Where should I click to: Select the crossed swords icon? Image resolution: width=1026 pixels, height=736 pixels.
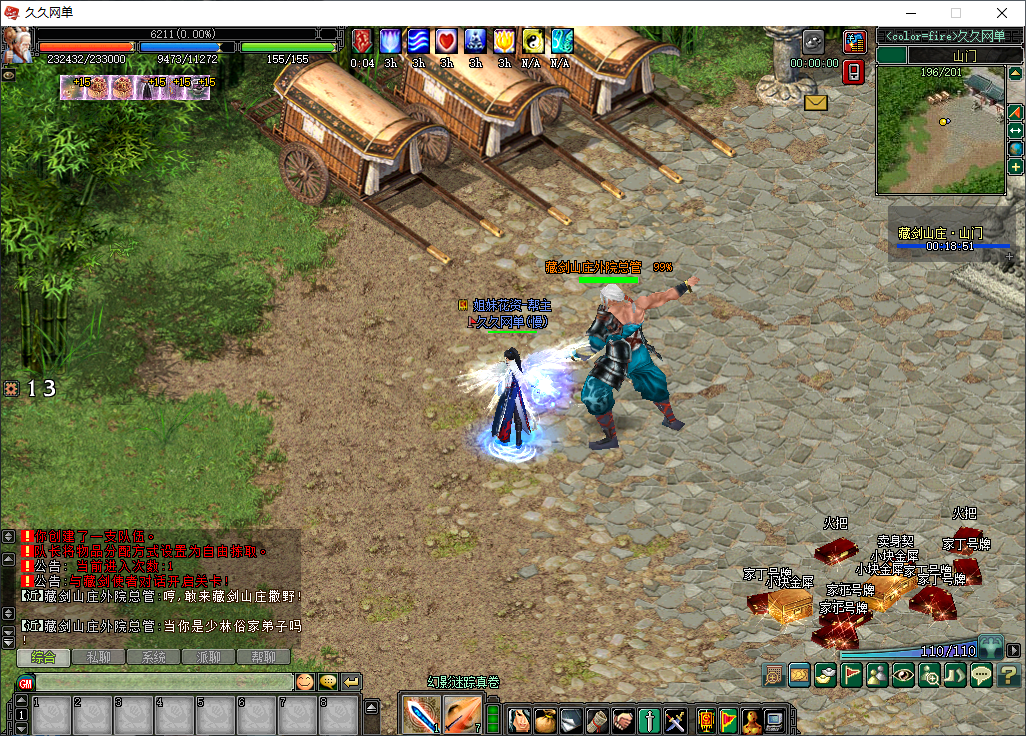click(675, 719)
